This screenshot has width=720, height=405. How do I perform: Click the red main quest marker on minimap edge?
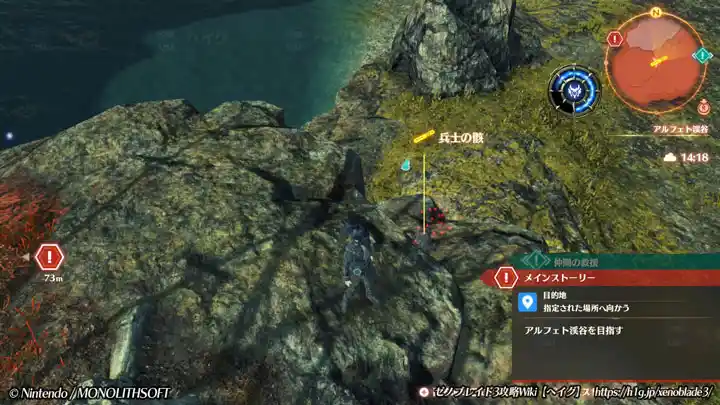[x=615, y=39]
